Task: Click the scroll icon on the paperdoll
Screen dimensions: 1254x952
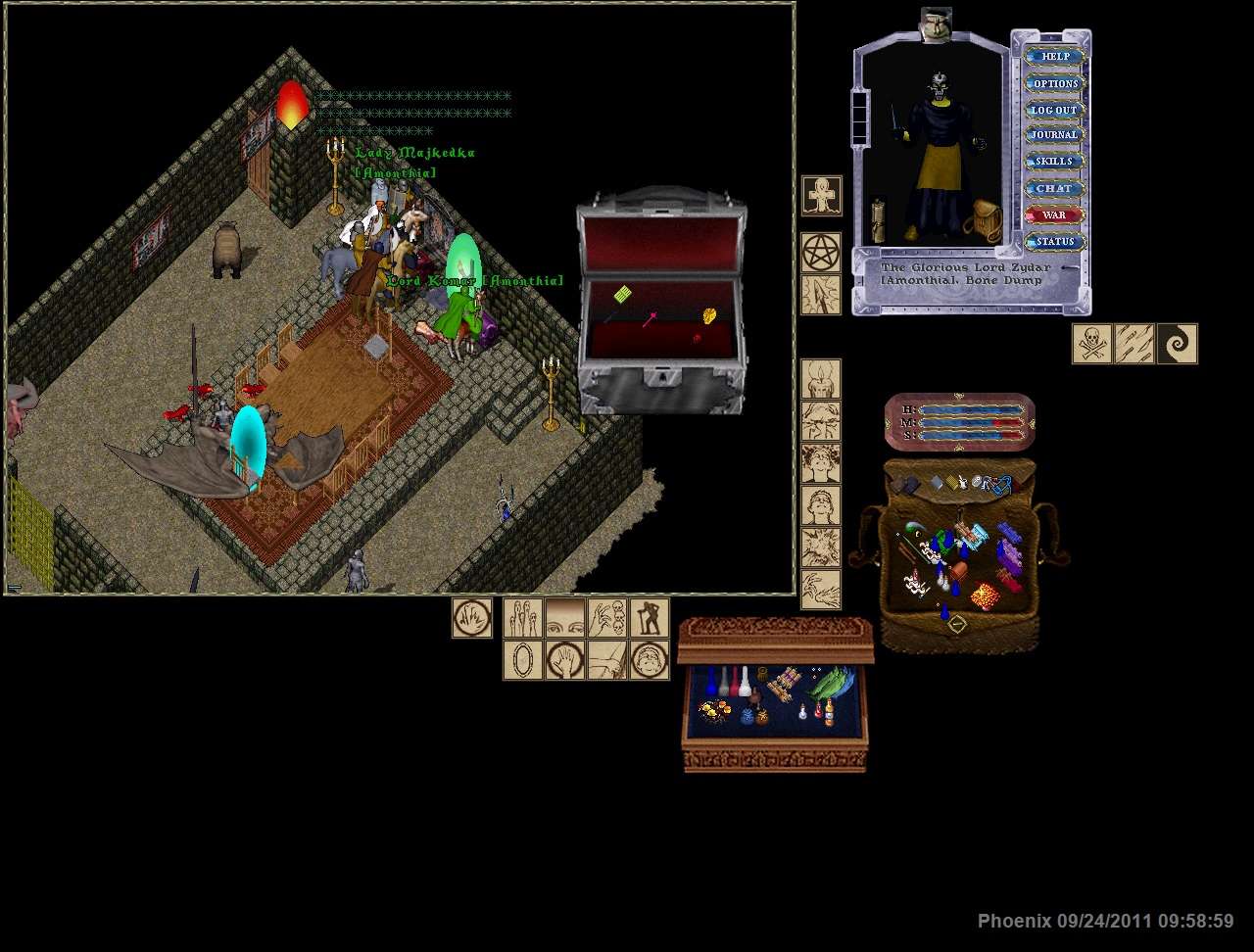Action: 878,221
